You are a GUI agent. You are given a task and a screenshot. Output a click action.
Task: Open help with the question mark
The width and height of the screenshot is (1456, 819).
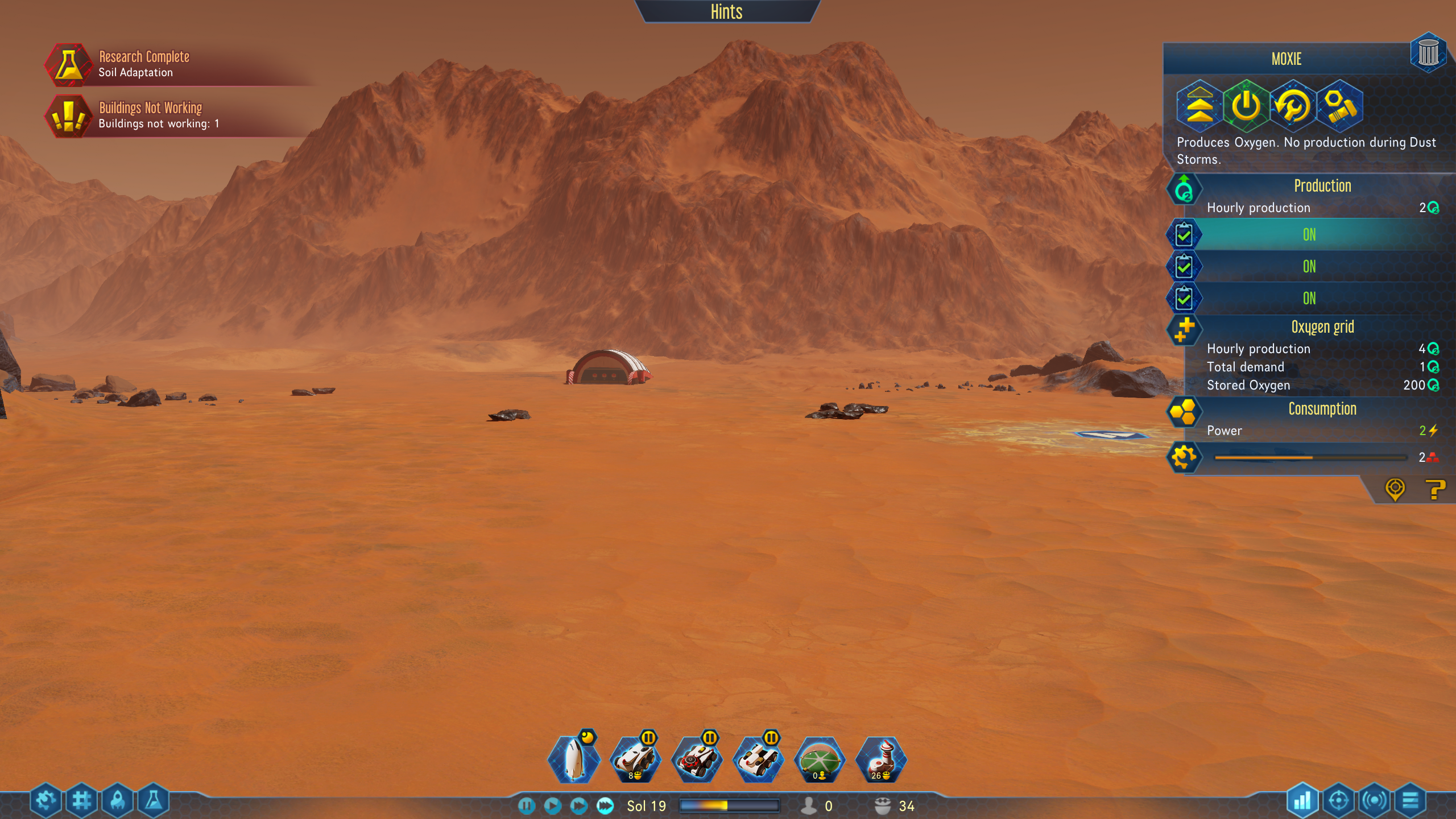coord(1434,489)
